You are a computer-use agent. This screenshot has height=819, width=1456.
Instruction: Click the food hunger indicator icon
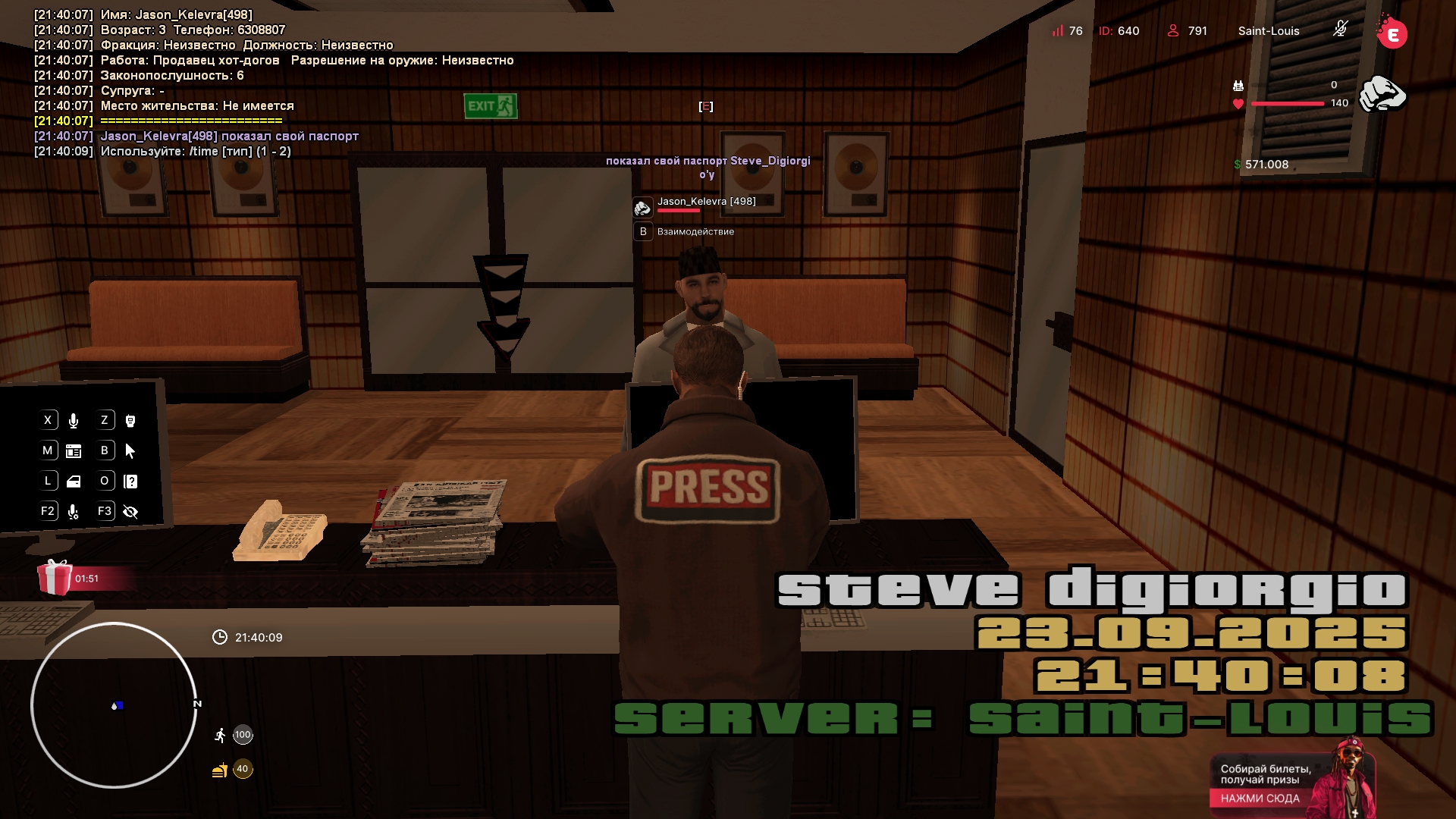(x=220, y=770)
